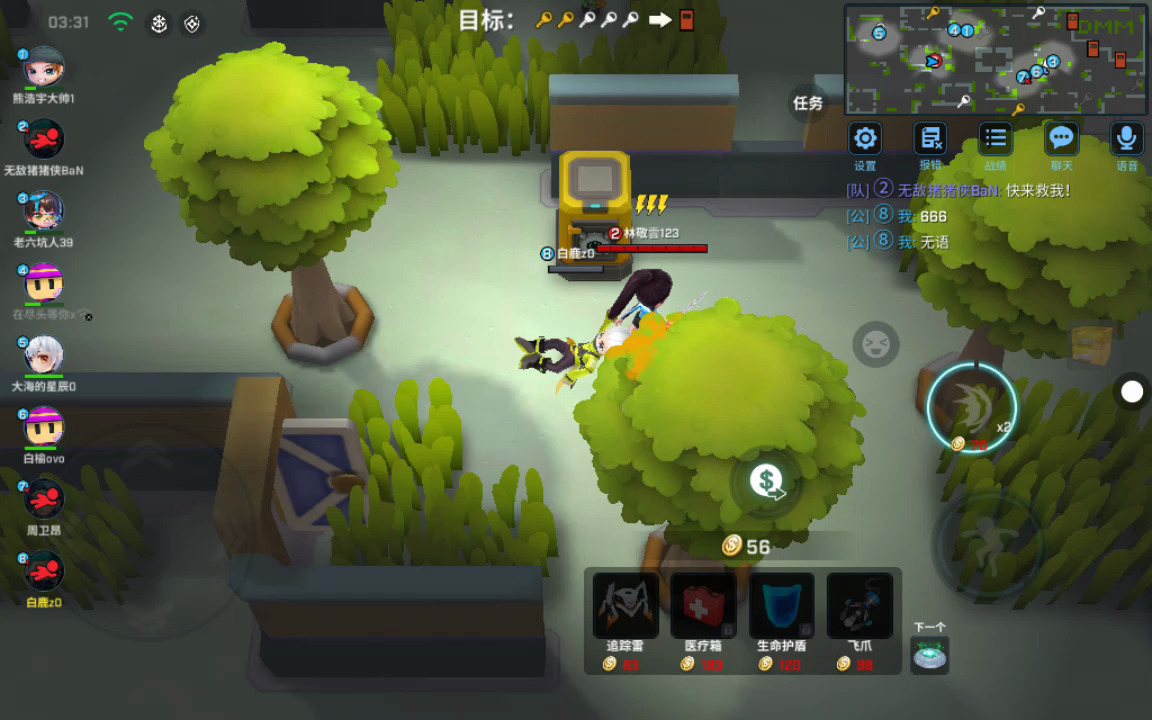Image resolution: width=1152 pixels, height=720 pixels.
Task: Buy the 追踪雷 tracking mine
Action: click(x=625, y=605)
